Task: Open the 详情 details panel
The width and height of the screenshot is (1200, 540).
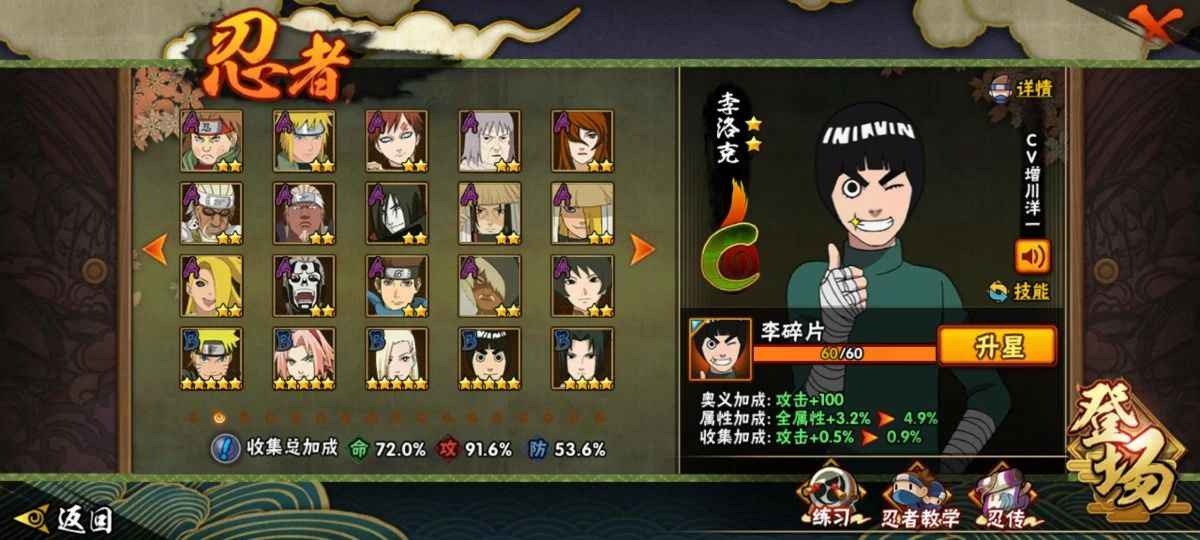Action: tap(1022, 88)
